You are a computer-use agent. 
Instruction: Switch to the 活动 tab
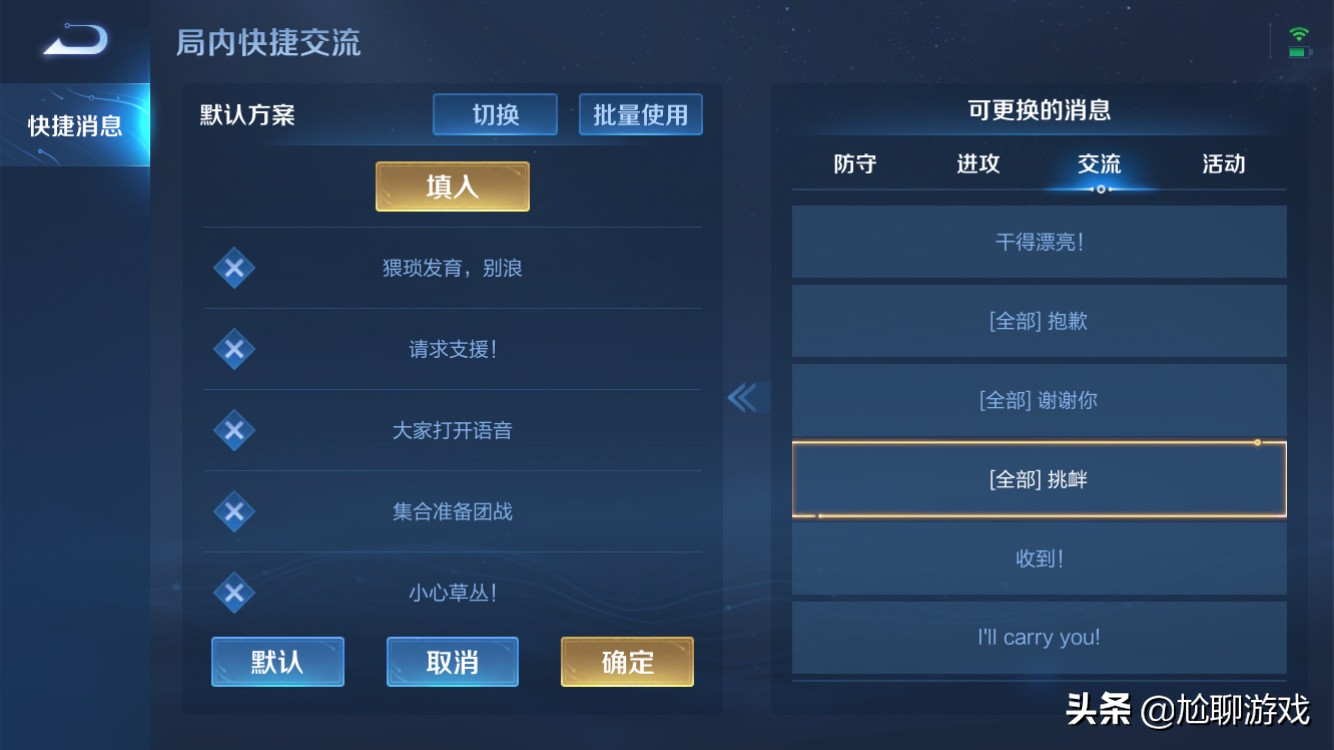click(x=1224, y=165)
